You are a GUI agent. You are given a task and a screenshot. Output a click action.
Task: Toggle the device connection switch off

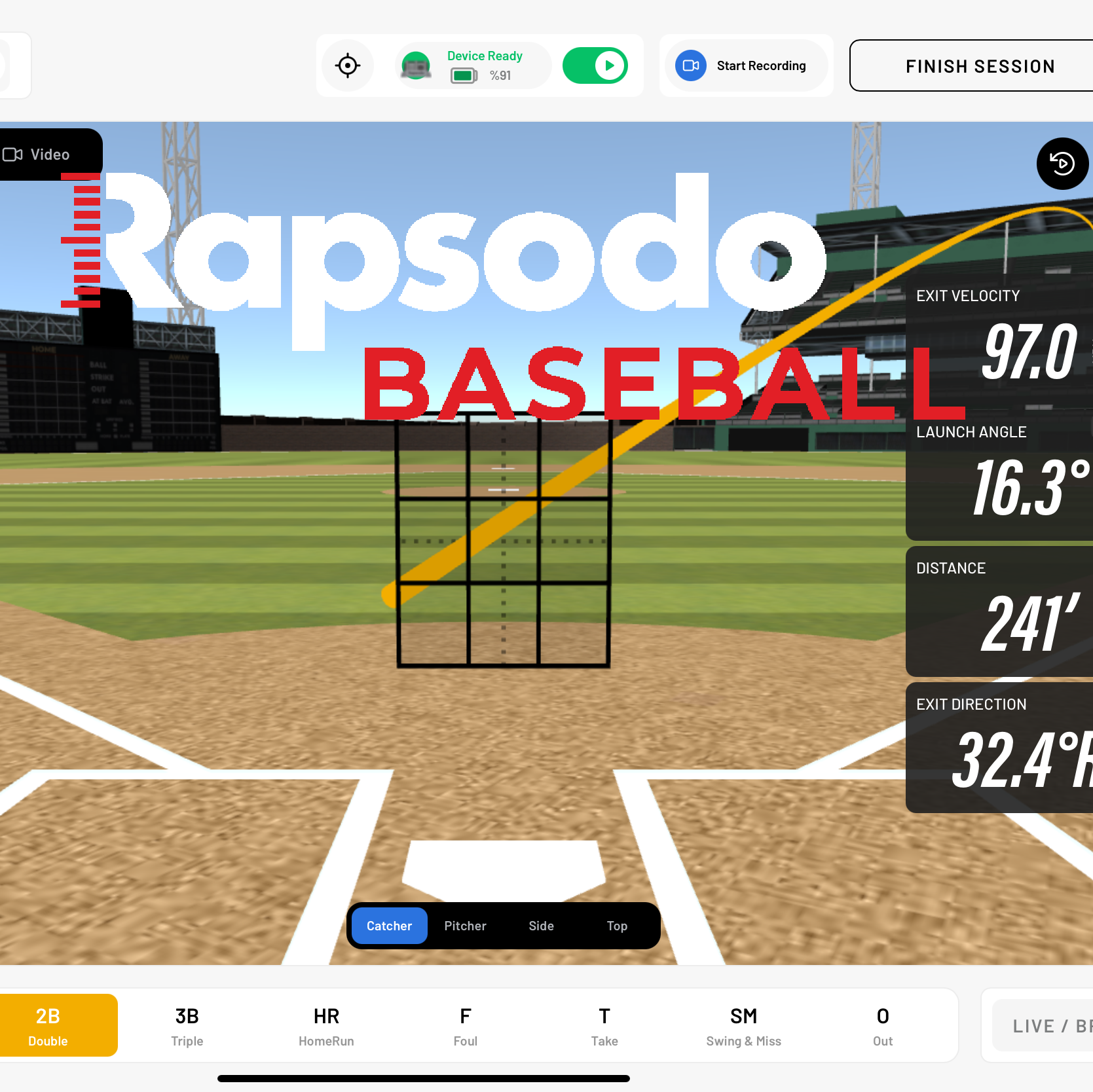(595, 65)
